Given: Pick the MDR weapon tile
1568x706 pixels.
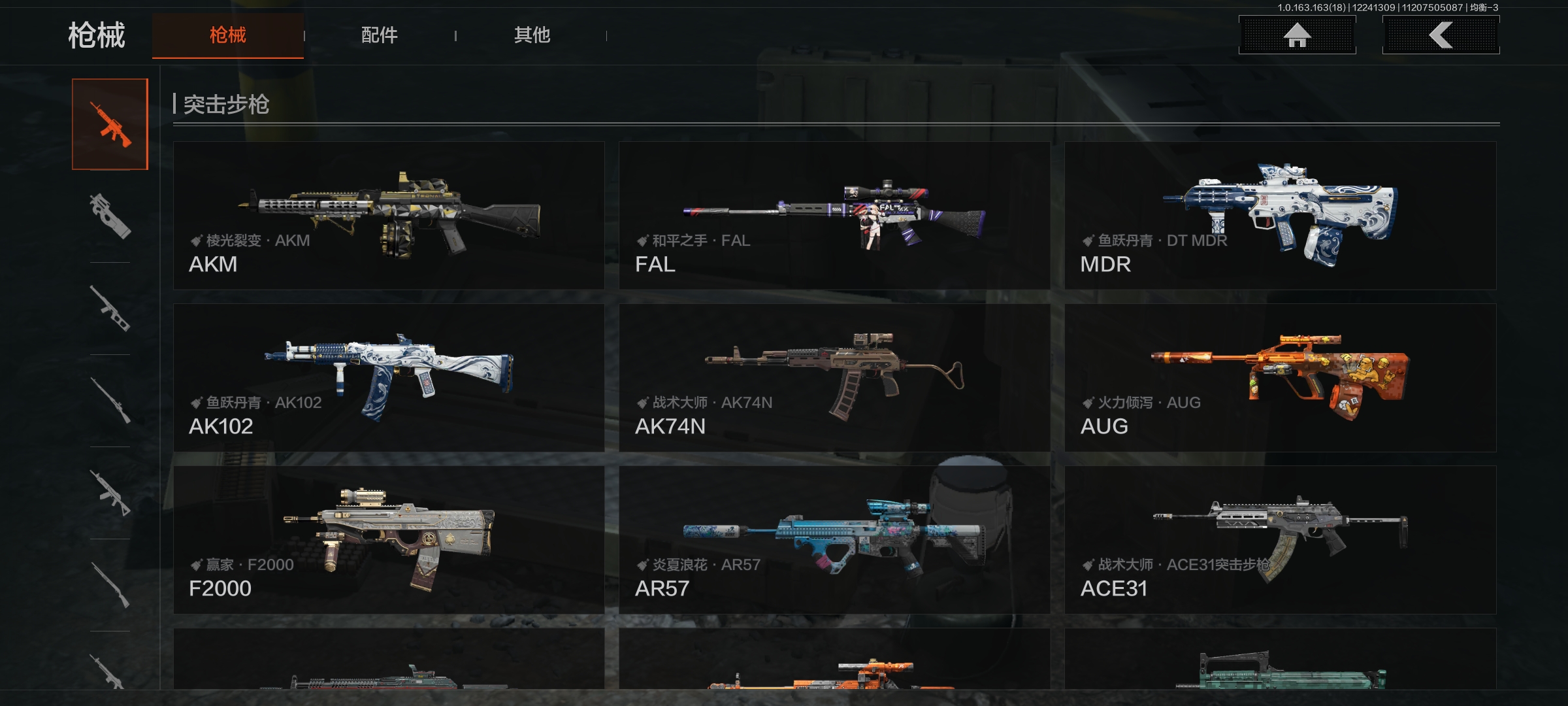Looking at the screenshot, I should point(1280,216).
